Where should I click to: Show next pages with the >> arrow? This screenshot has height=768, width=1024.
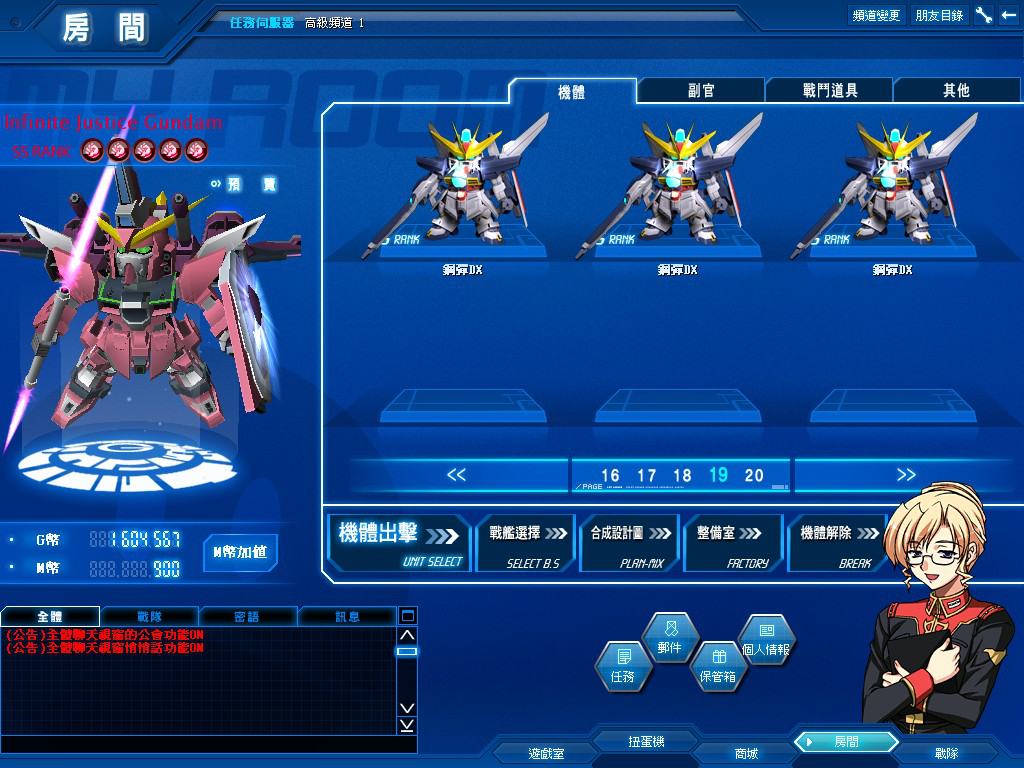click(906, 475)
